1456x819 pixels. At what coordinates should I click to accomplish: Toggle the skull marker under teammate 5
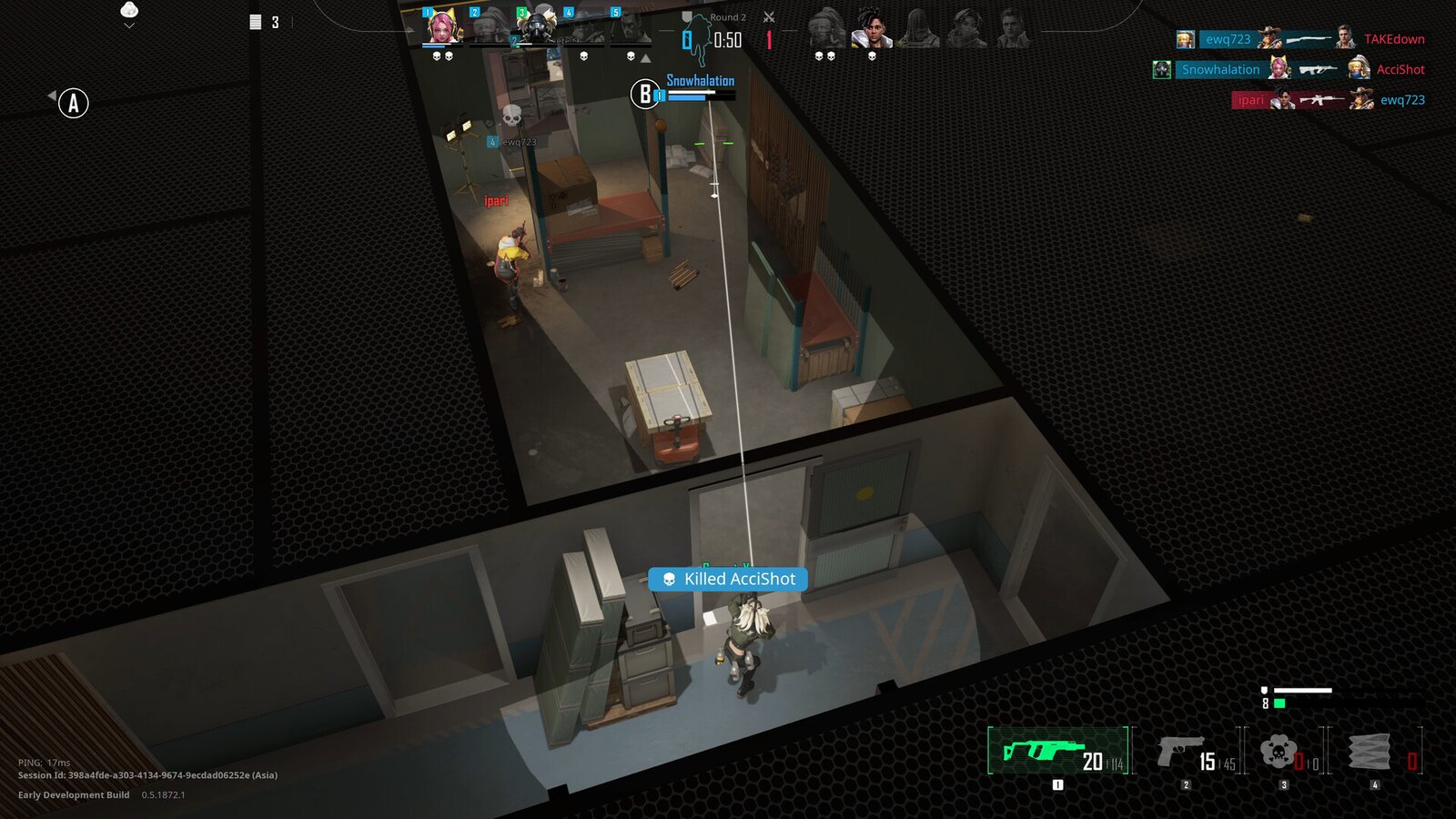[631, 56]
